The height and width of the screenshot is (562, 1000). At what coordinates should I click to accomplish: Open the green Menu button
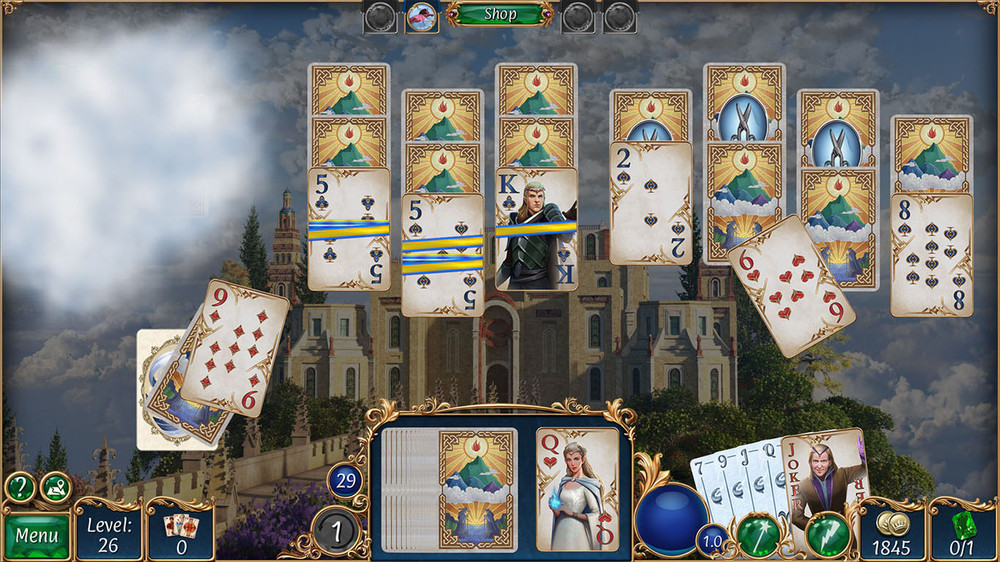pyautogui.click(x=37, y=535)
